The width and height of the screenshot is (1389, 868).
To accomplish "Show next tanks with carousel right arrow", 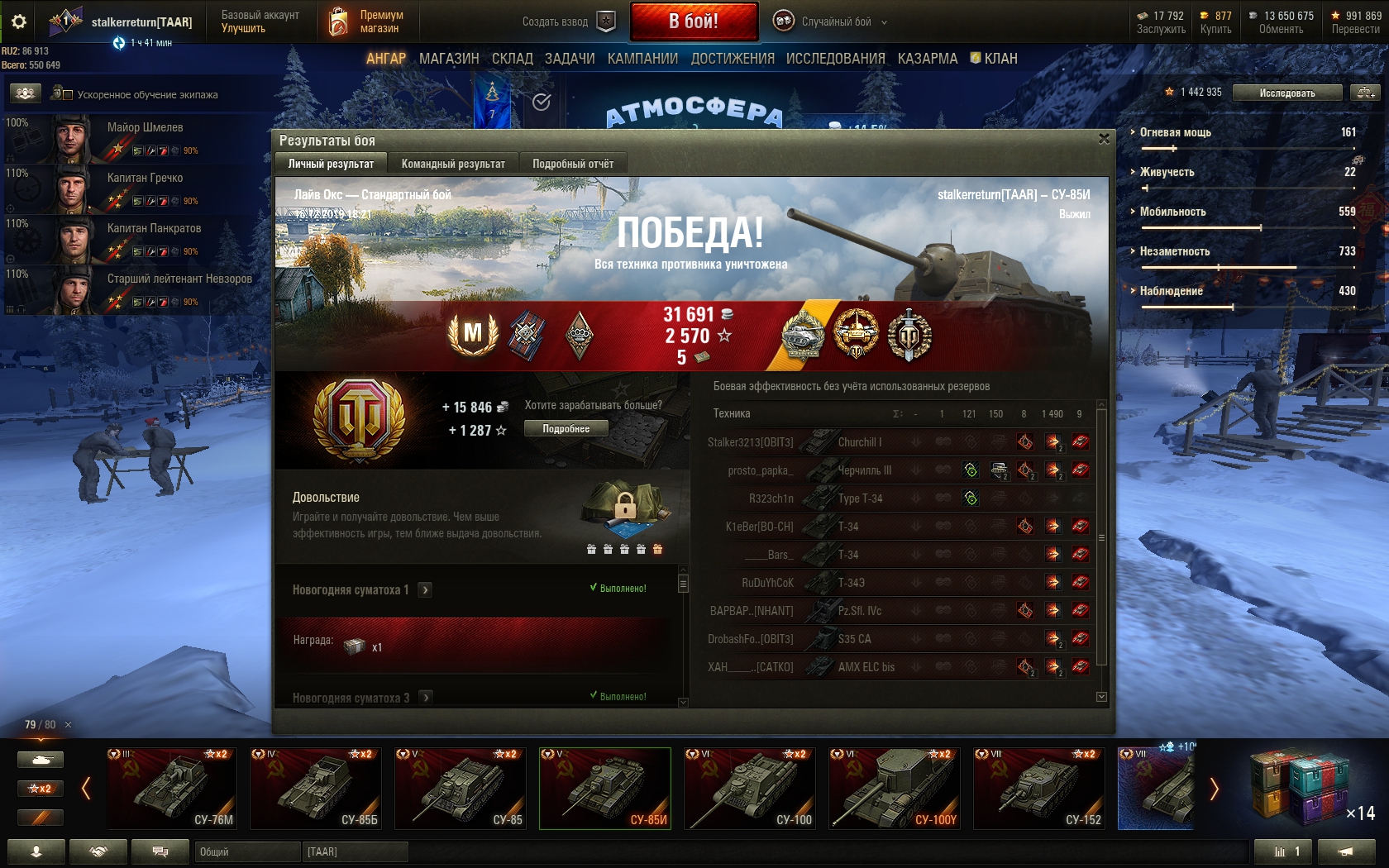I will [1214, 789].
